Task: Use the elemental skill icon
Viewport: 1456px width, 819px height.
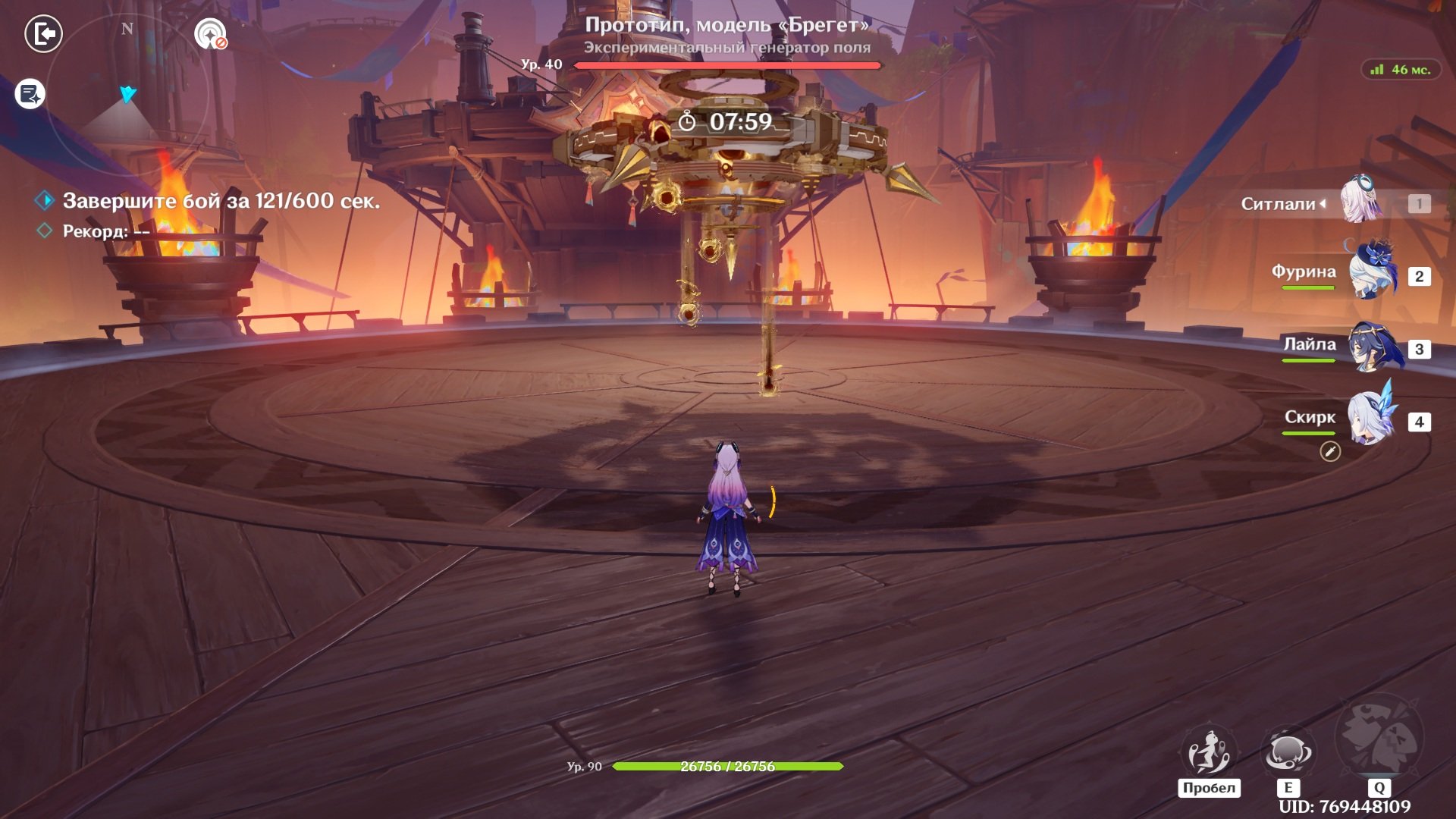Action: point(1287,752)
